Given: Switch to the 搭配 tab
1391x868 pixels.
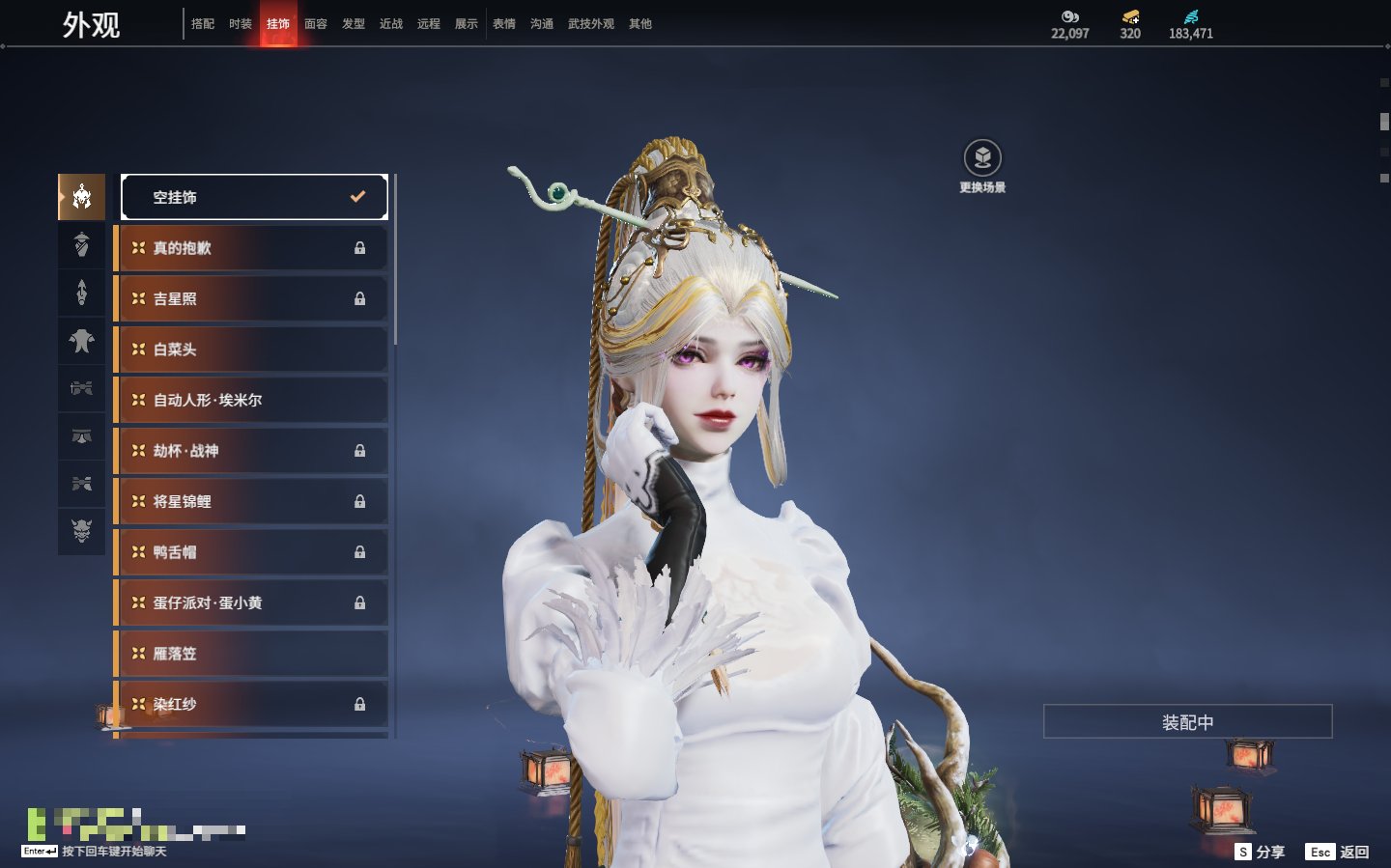Looking at the screenshot, I should pyautogui.click(x=203, y=24).
